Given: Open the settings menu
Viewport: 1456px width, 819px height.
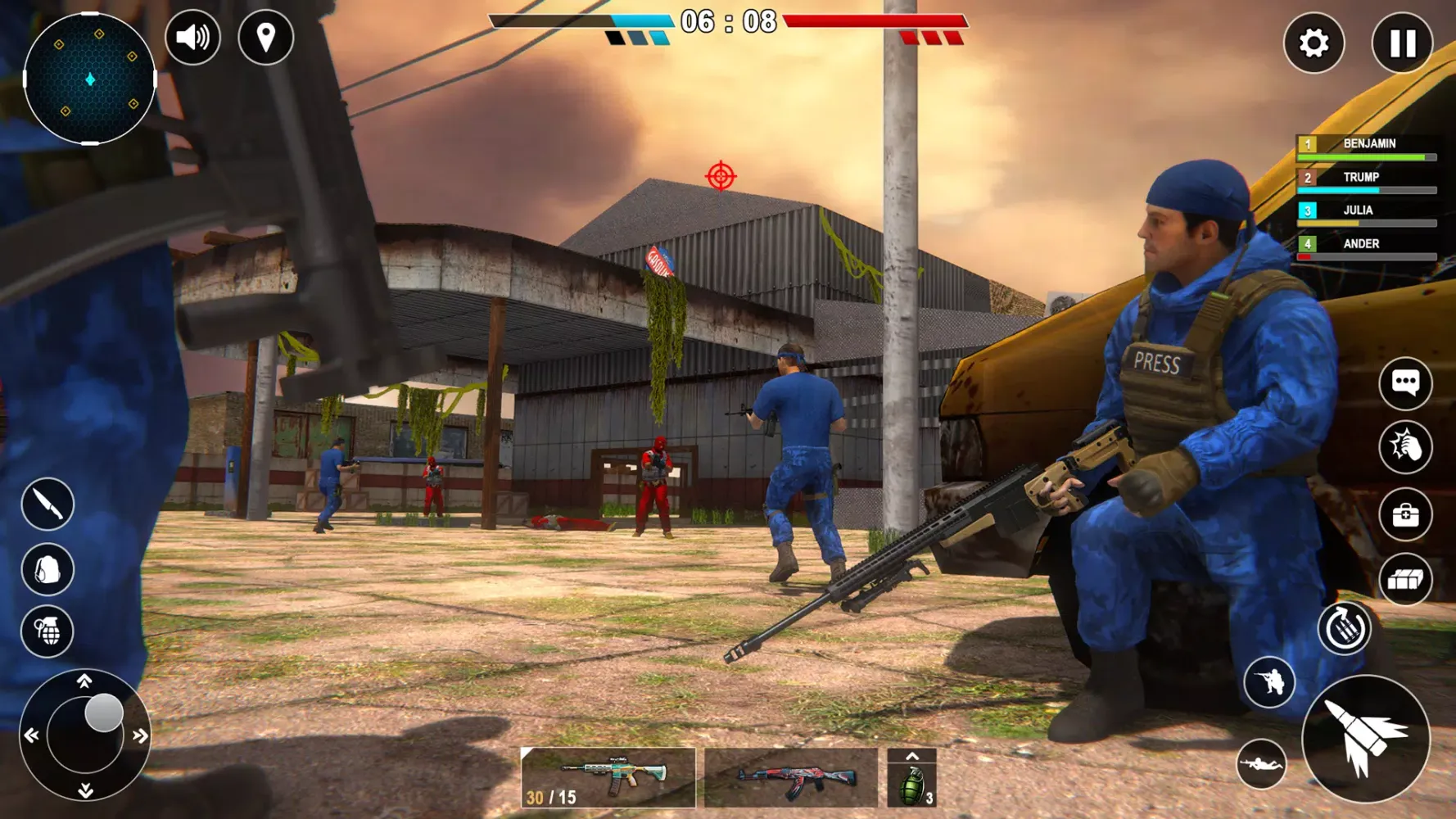Looking at the screenshot, I should [x=1314, y=43].
